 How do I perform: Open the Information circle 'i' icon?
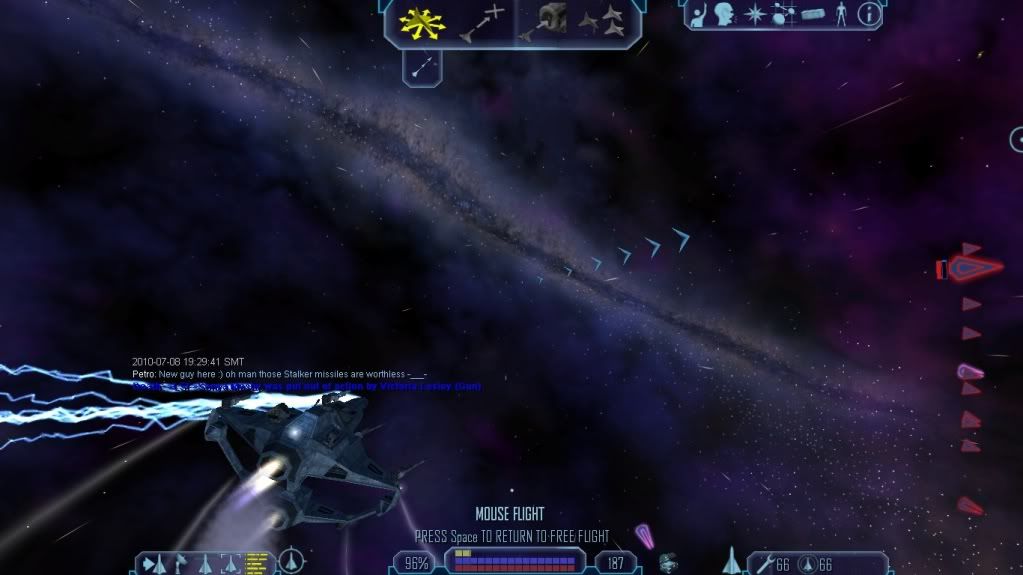(x=869, y=14)
